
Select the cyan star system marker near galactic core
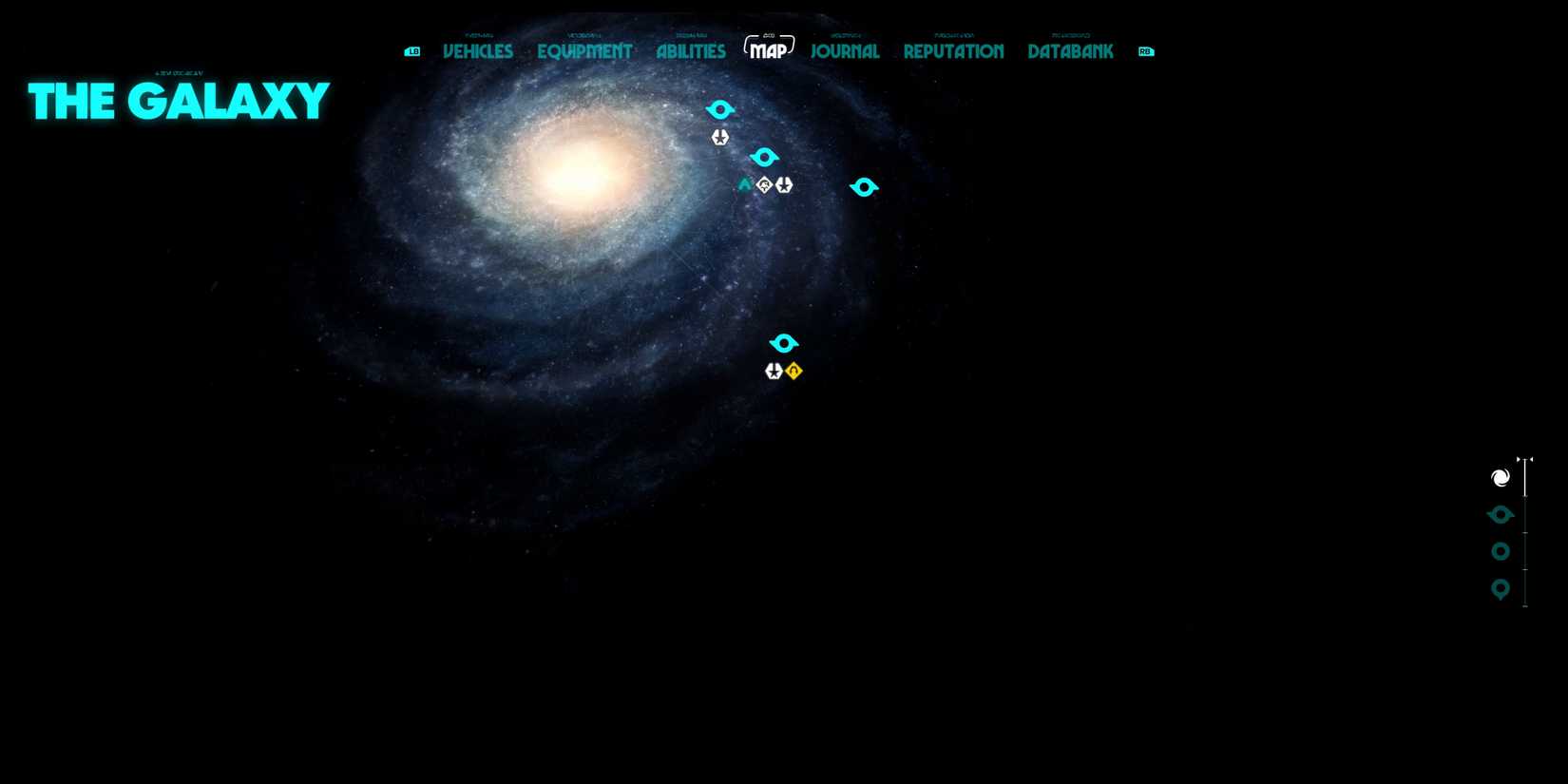coord(720,108)
